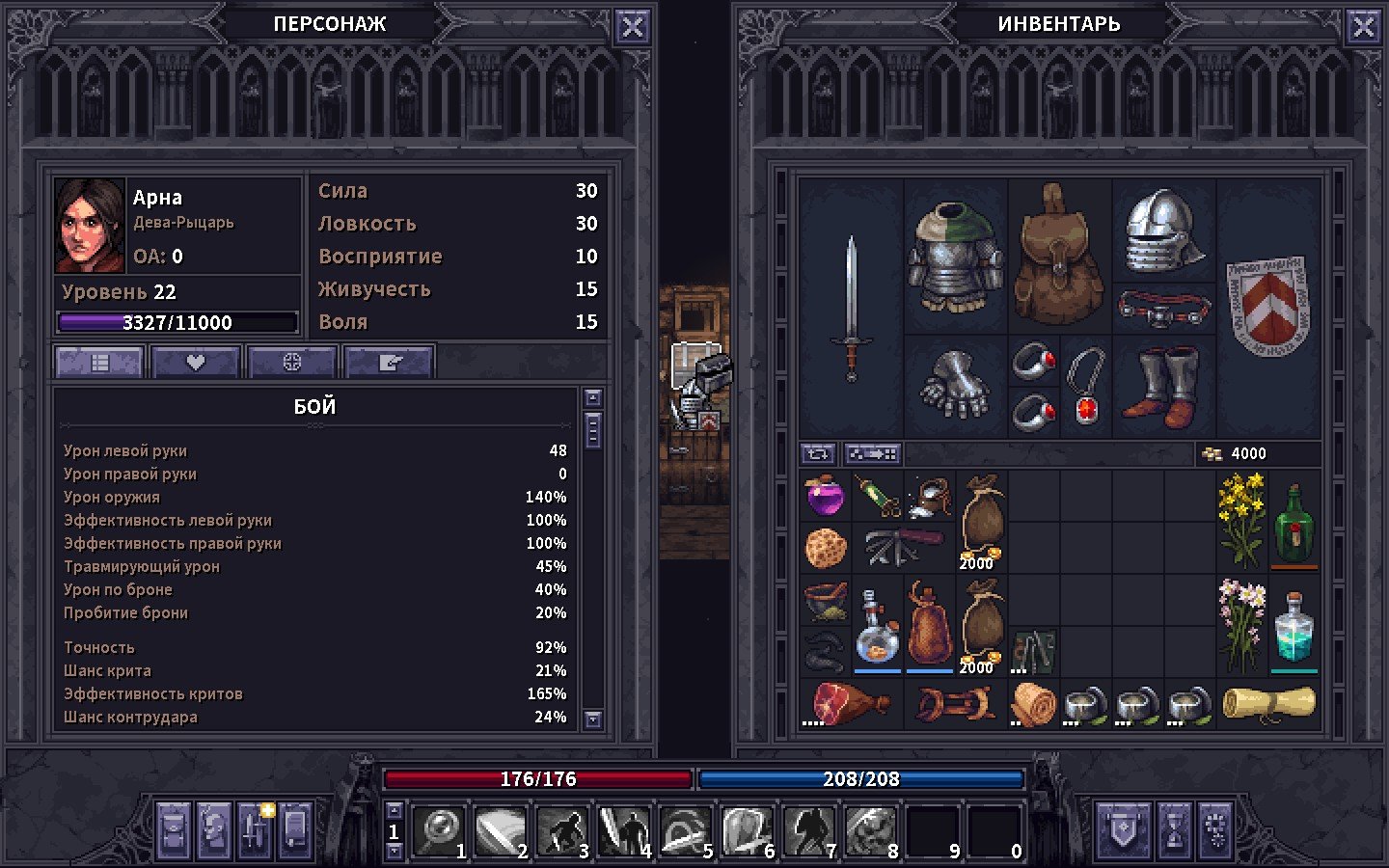The height and width of the screenshot is (868, 1389).
Task: Select the equipped leather backpack
Action: click(x=1059, y=256)
